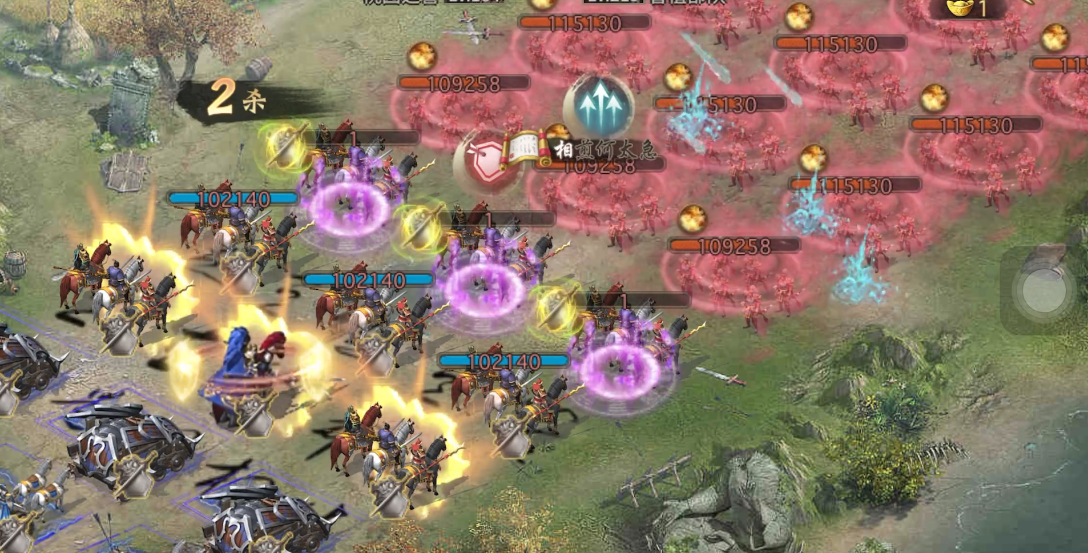Tap the translucent virtual joystick button

1044,290
